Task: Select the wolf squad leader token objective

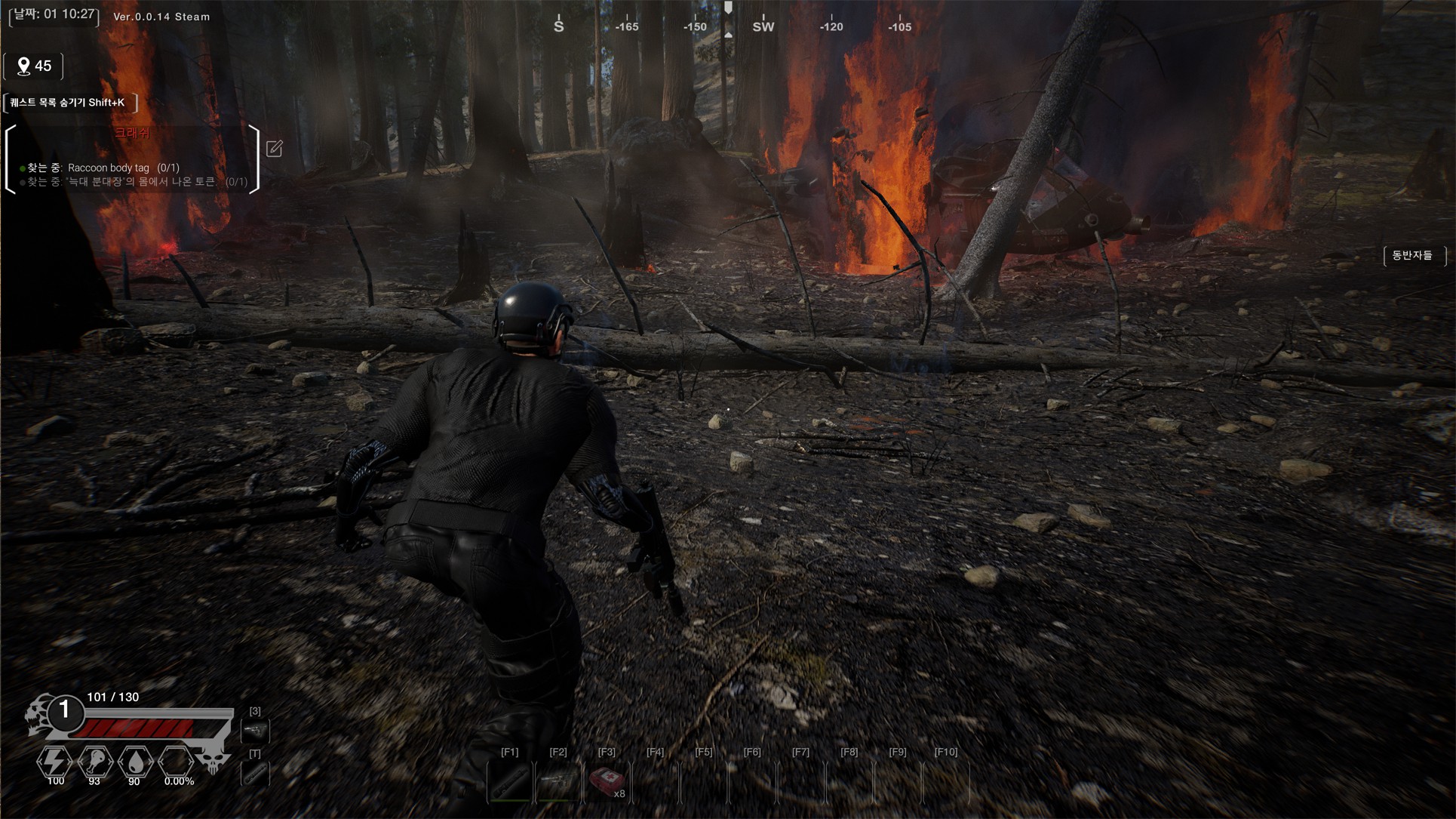Action: pyautogui.click(x=136, y=182)
